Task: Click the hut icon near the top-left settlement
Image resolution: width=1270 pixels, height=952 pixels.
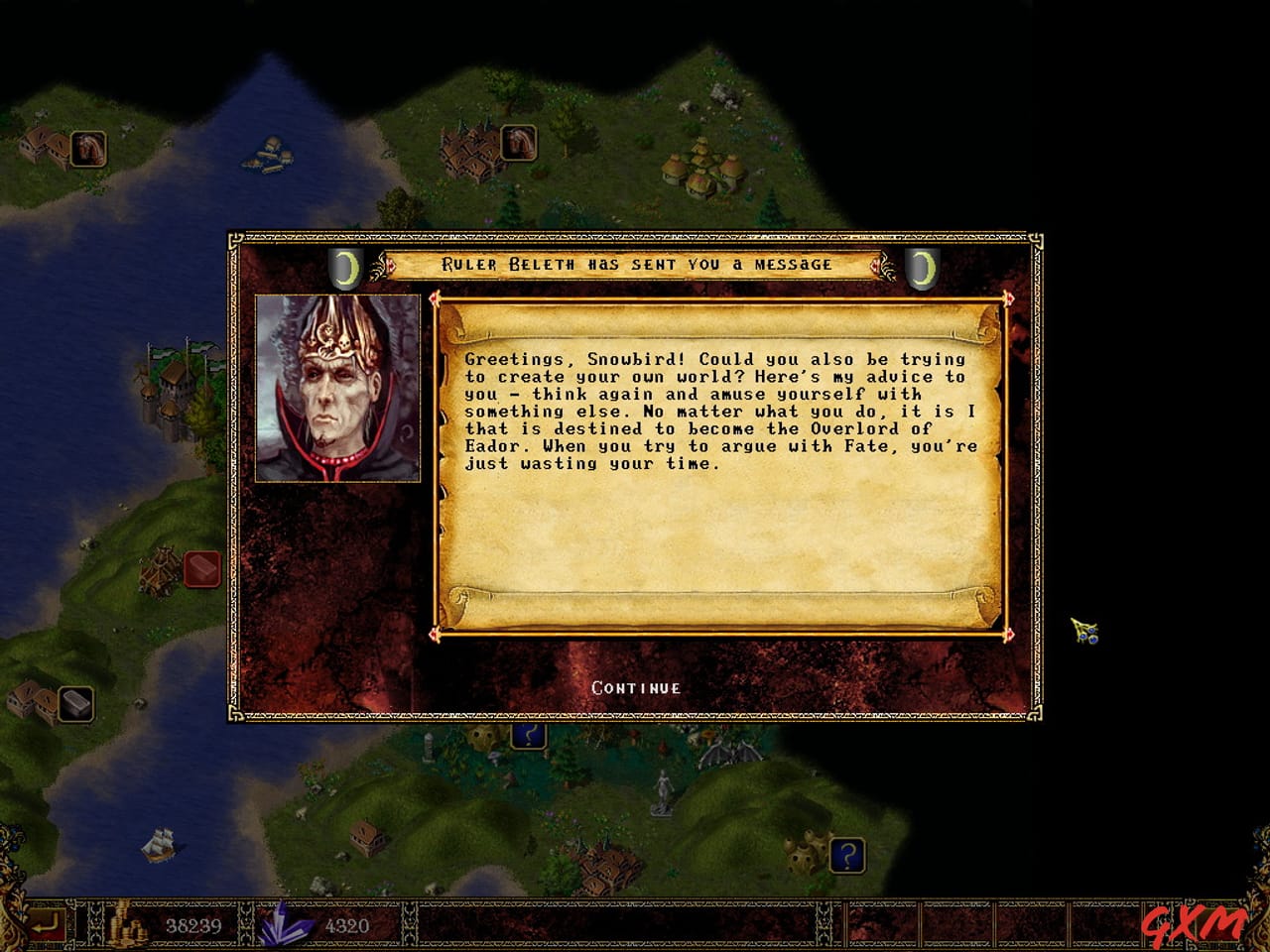Action: tap(87, 147)
